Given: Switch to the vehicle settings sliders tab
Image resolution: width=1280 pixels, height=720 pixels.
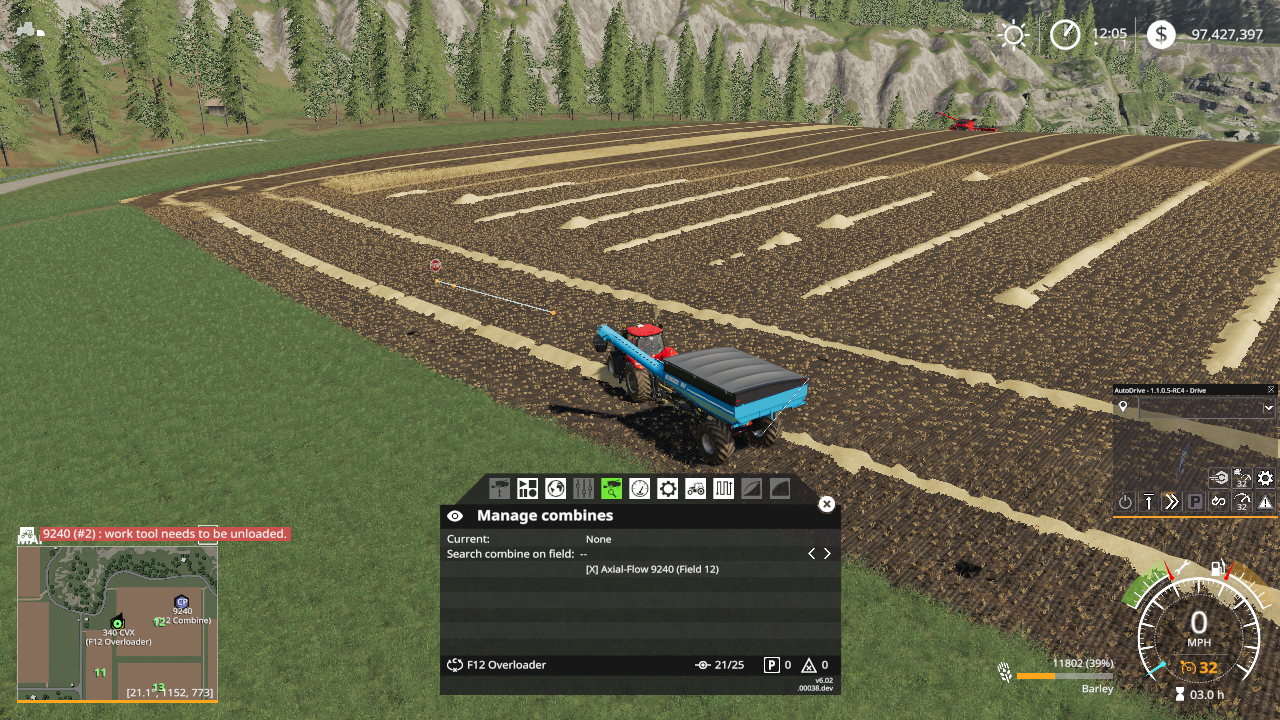Looking at the screenshot, I should coord(584,488).
